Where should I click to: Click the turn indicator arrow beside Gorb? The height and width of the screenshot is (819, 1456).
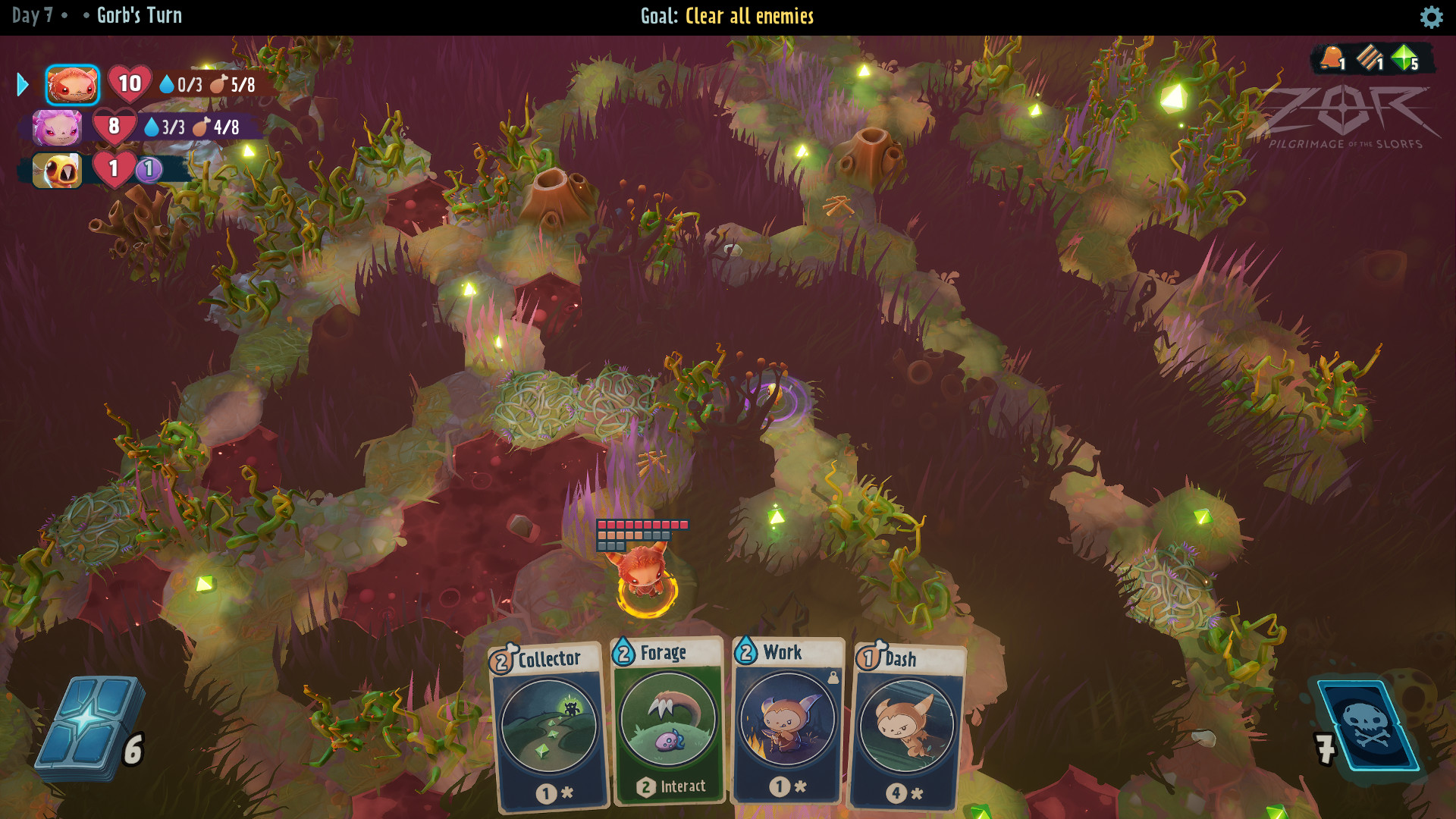click(21, 84)
